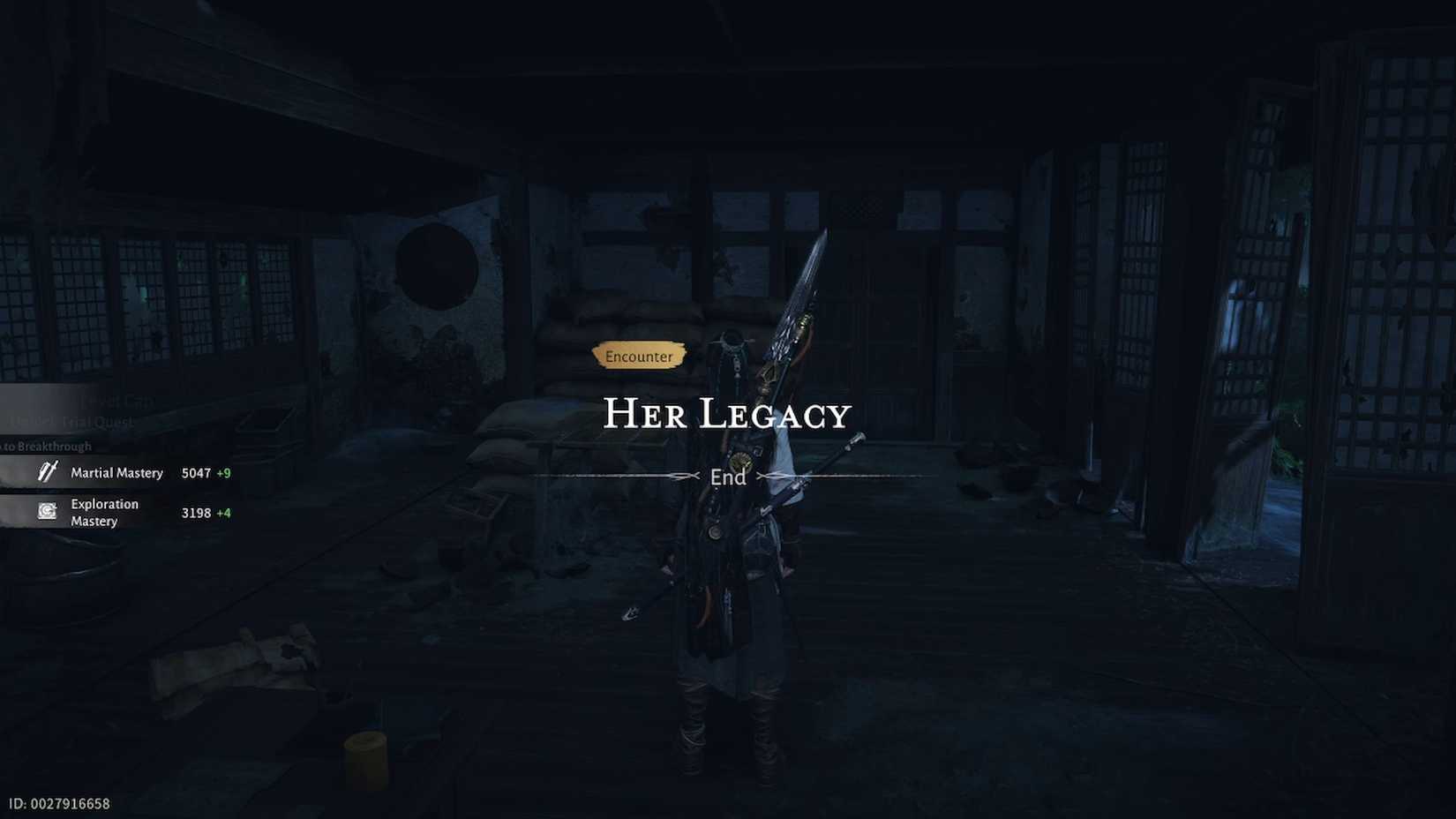The width and height of the screenshot is (1456, 819).
Task: Inspect the Exploration Mastery map emblem
Action: [46, 510]
